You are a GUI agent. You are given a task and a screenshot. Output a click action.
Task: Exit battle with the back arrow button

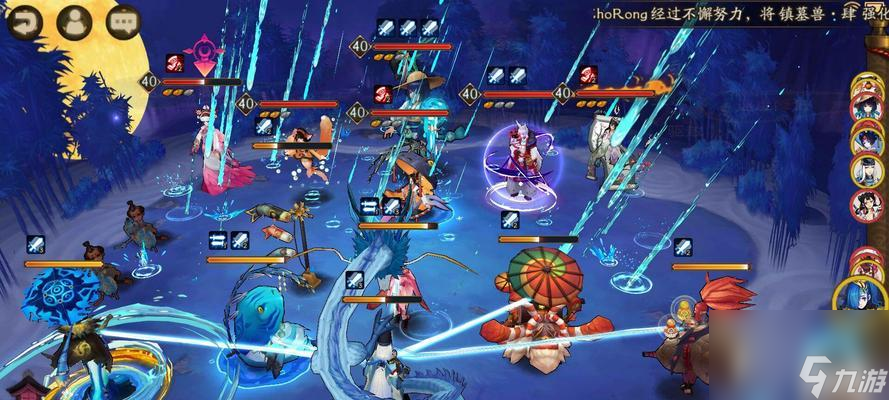[x=22, y=21]
